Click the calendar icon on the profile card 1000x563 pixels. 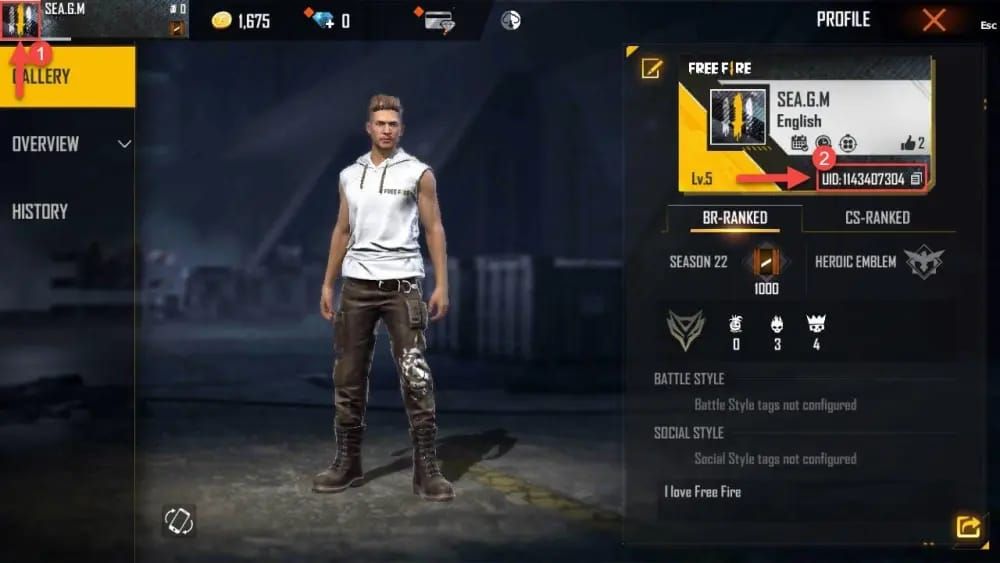pyautogui.click(x=798, y=143)
